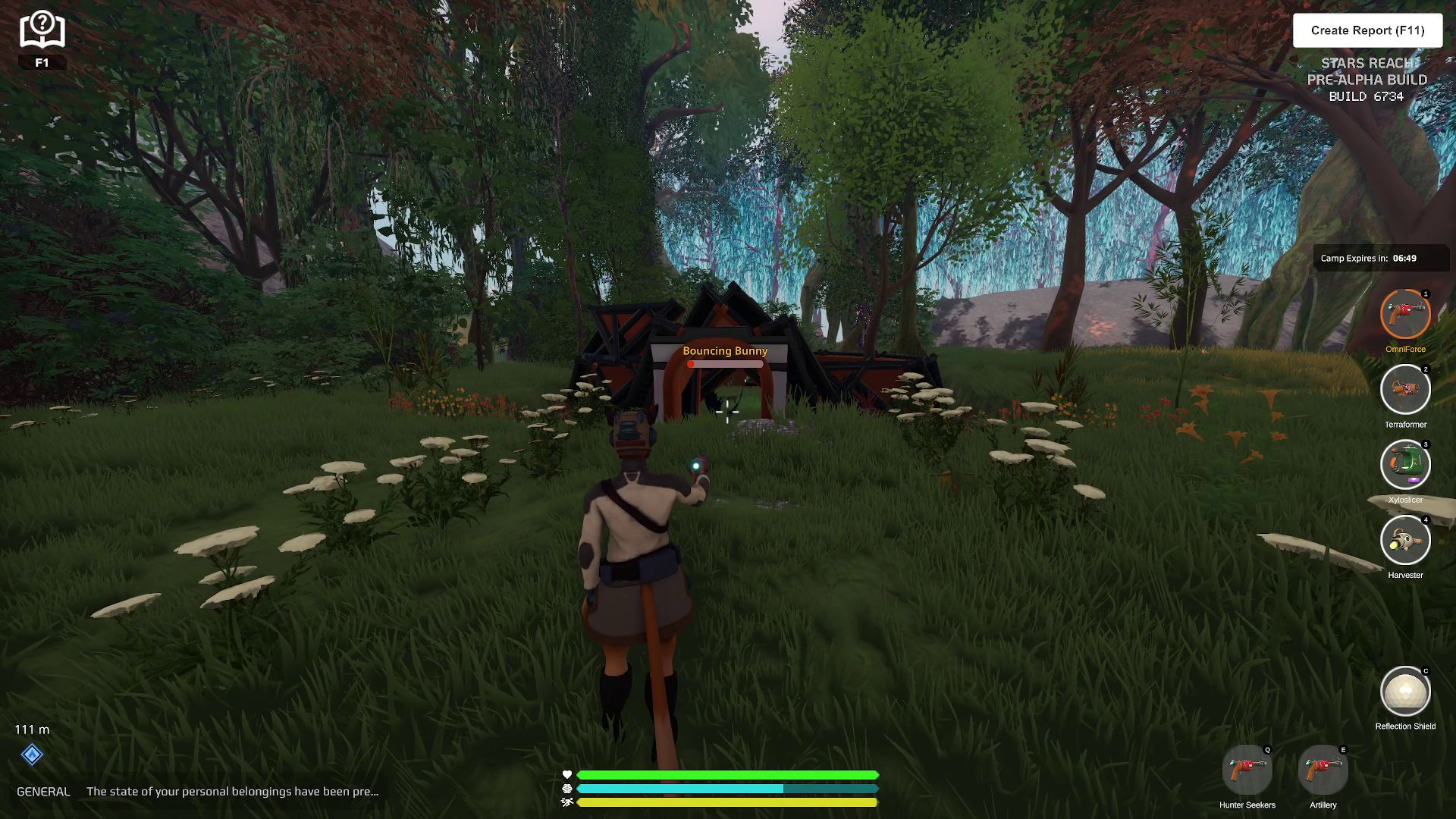The width and height of the screenshot is (1456, 819).
Task: Use the Hunter Seekers ability
Action: point(1247,770)
